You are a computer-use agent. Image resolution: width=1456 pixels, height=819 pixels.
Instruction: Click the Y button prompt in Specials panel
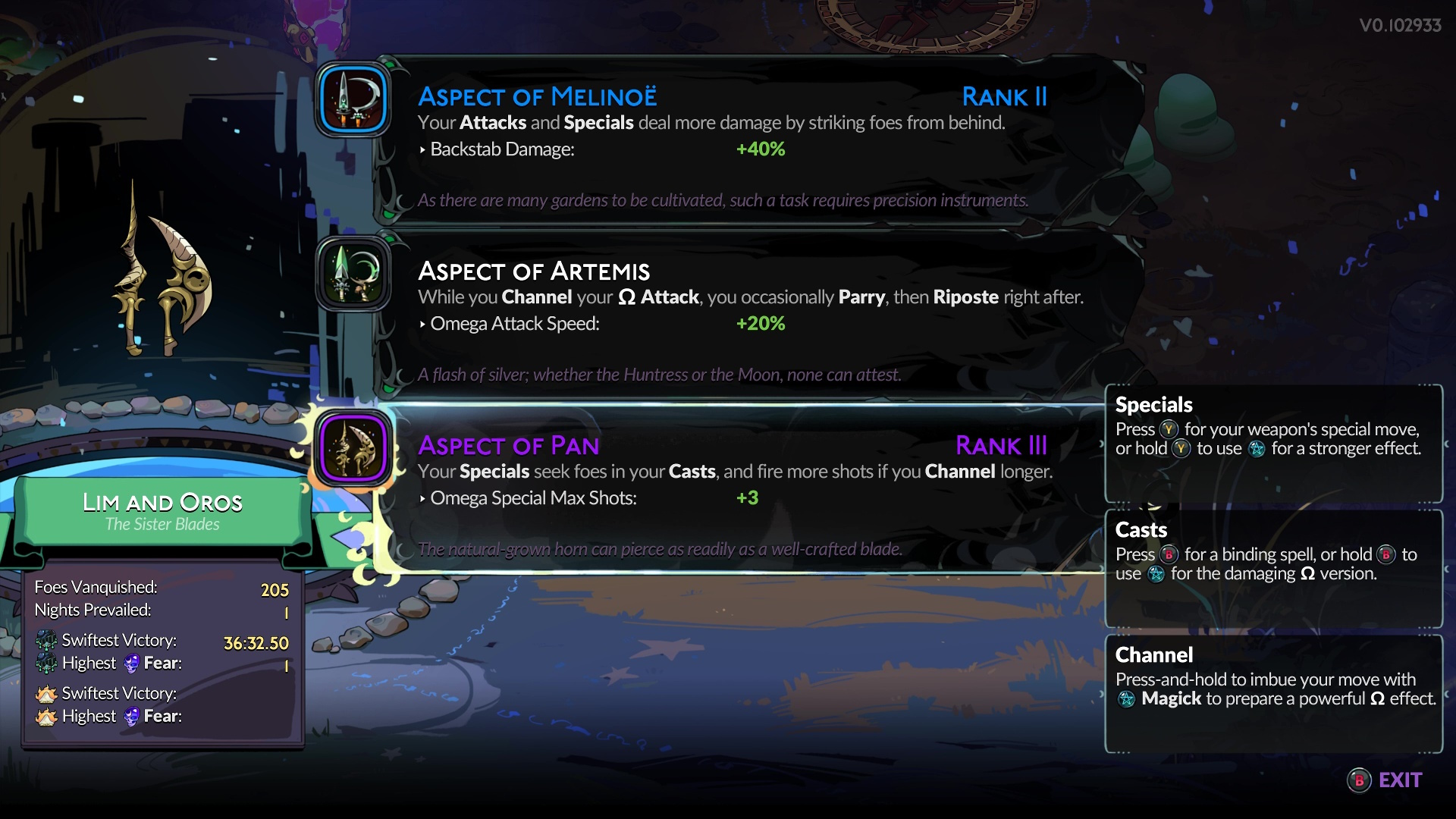click(x=1170, y=429)
